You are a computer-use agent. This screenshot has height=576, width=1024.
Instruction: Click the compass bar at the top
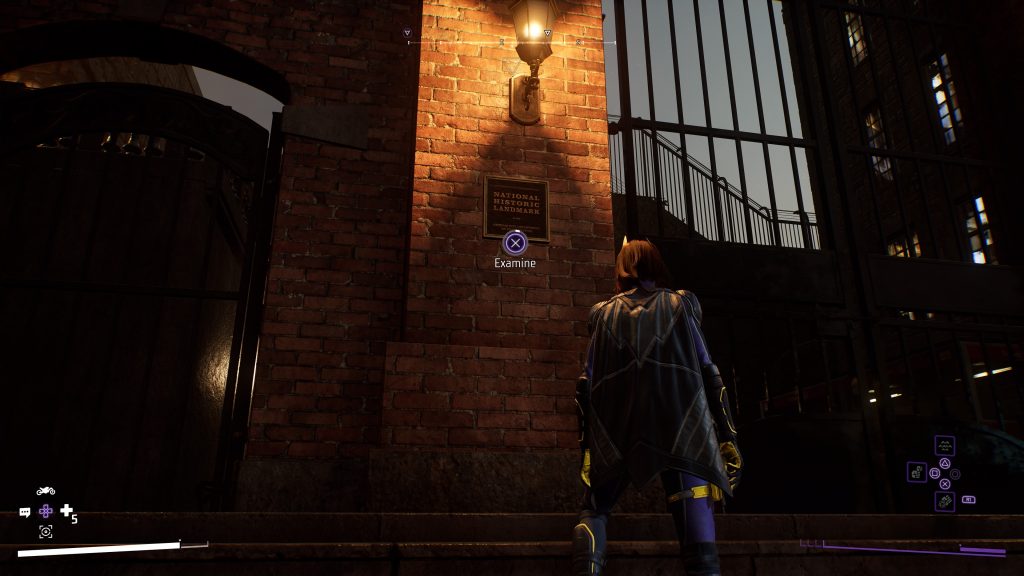pos(510,43)
